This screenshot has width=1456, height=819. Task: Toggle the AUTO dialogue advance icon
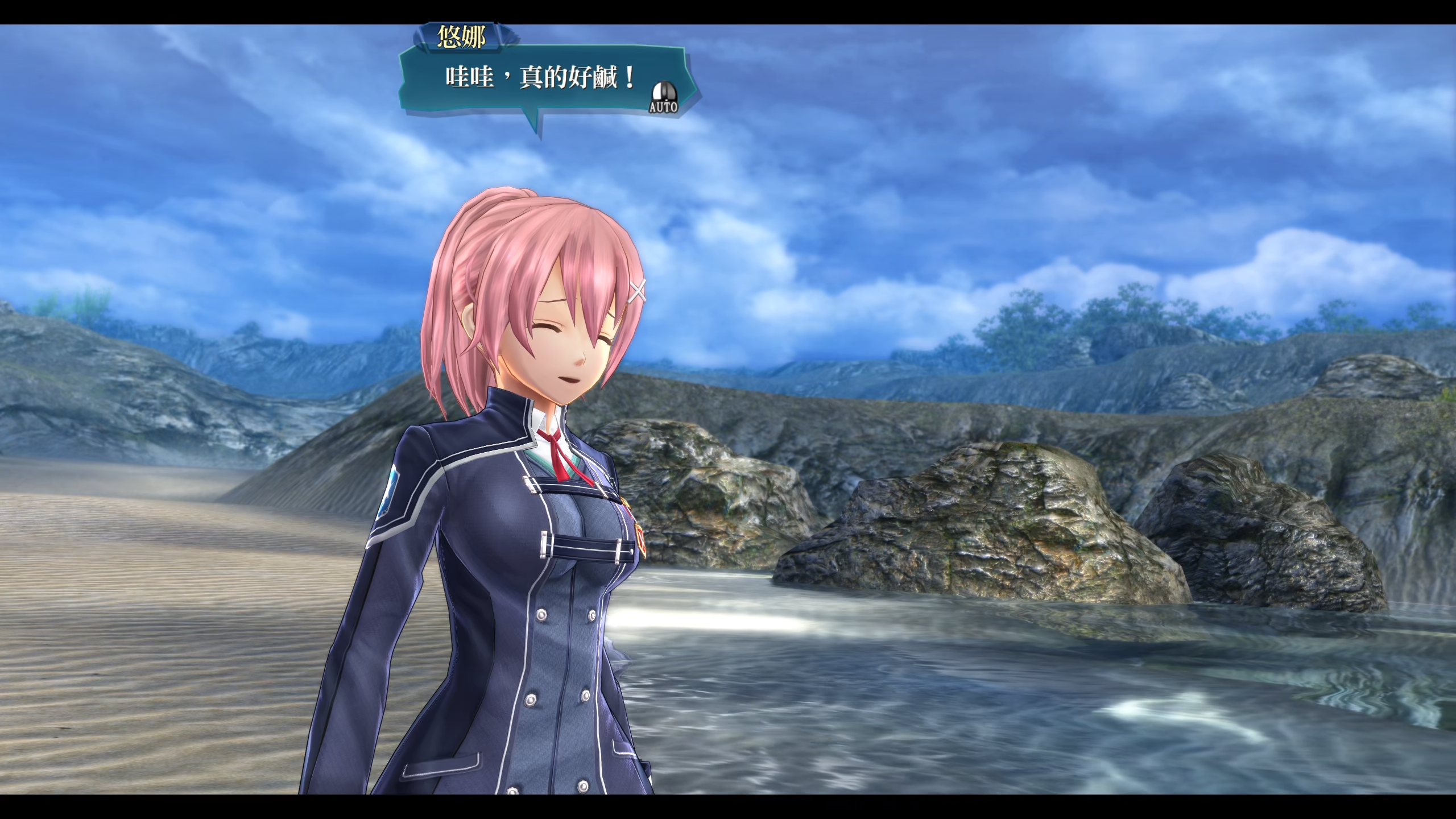[x=663, y=98]
